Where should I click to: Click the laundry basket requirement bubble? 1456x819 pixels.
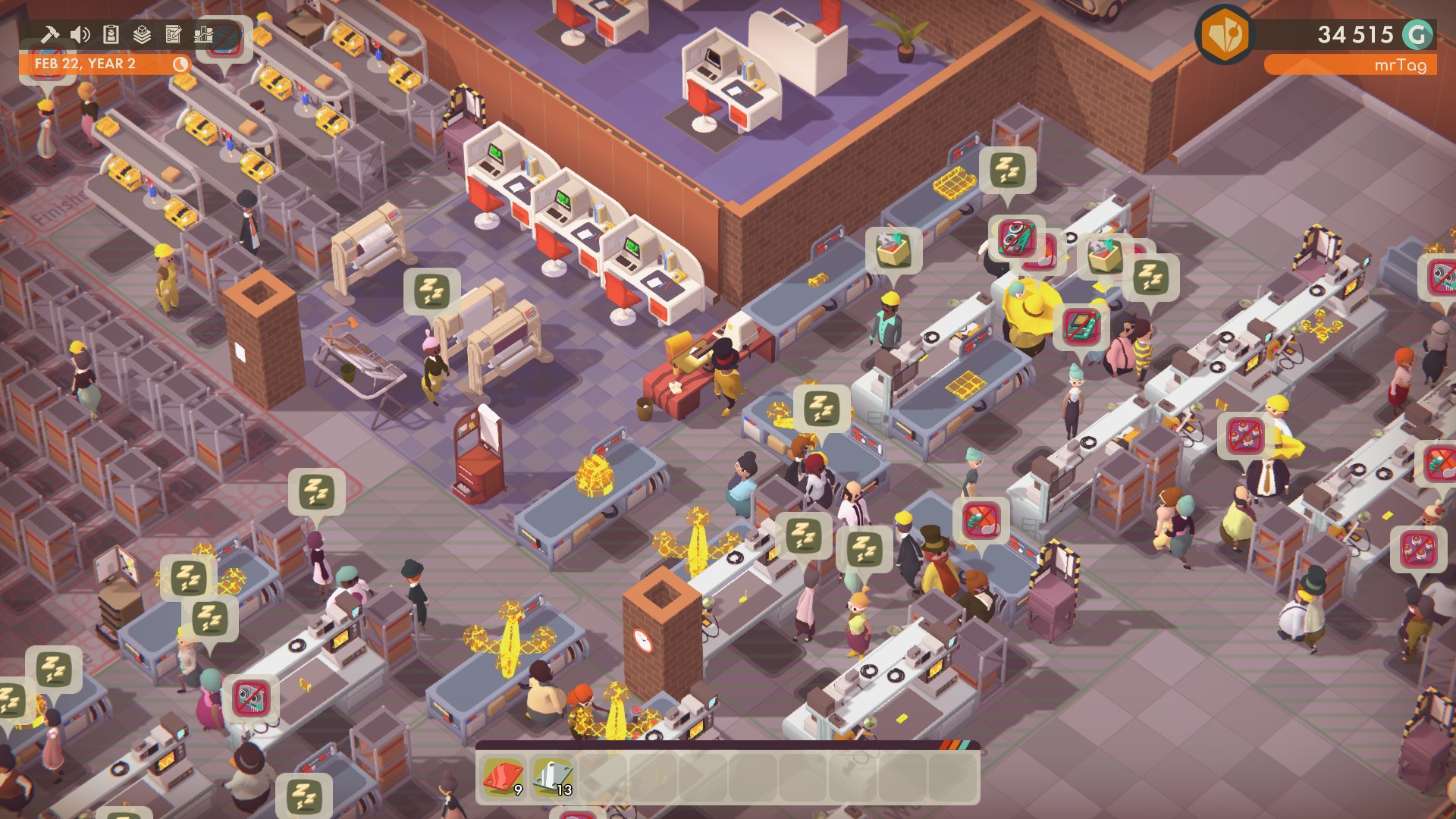(893, 250)
